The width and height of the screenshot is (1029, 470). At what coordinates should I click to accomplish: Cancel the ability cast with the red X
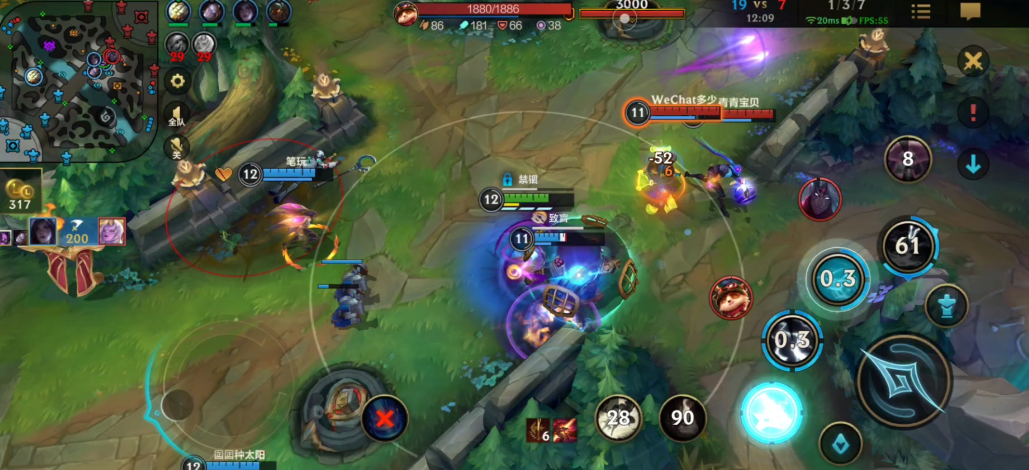pyautogui.click(x=384, y=418)
